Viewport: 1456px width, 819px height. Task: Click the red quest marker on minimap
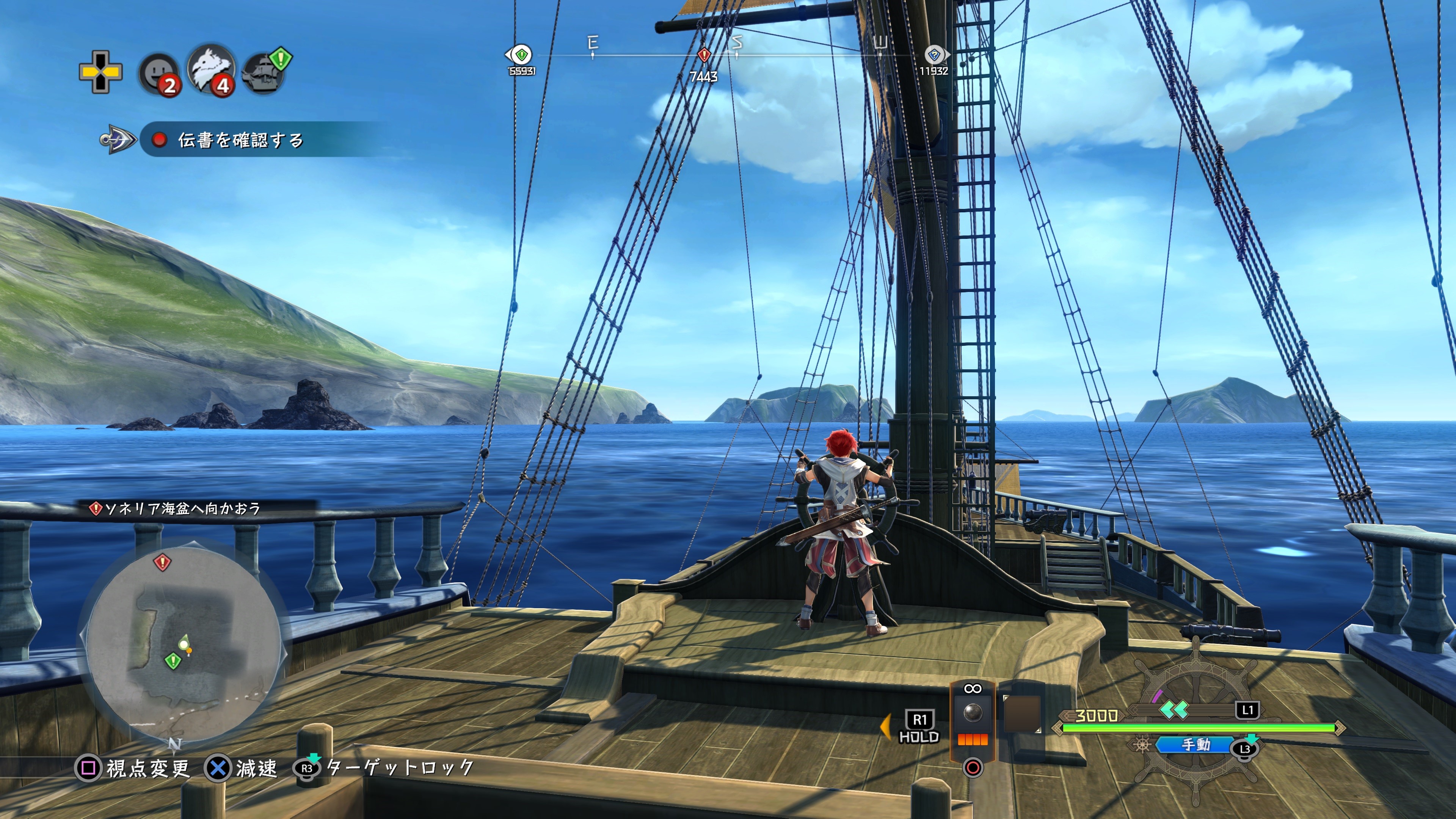(162, 562)
